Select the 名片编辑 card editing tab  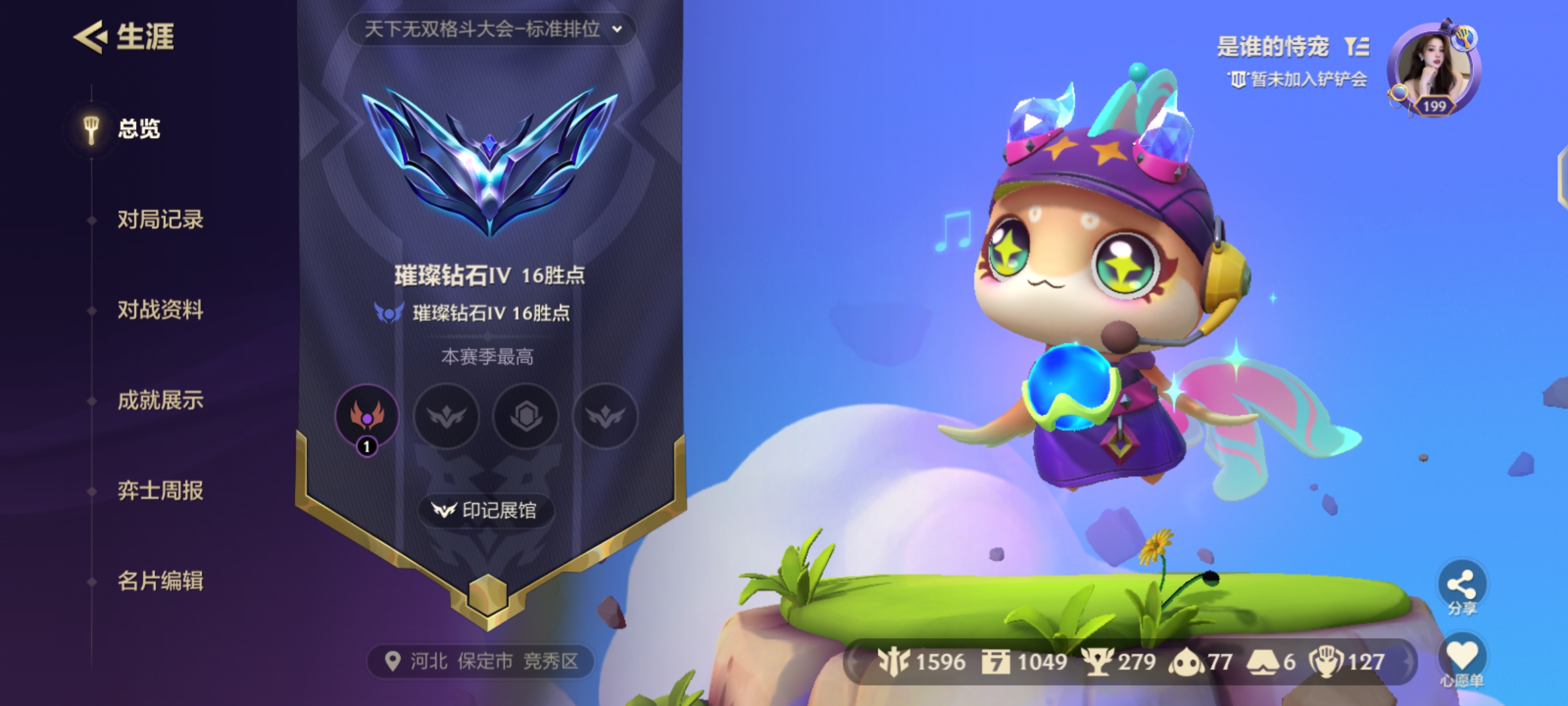pyautogui.click(x=160, y=580)
